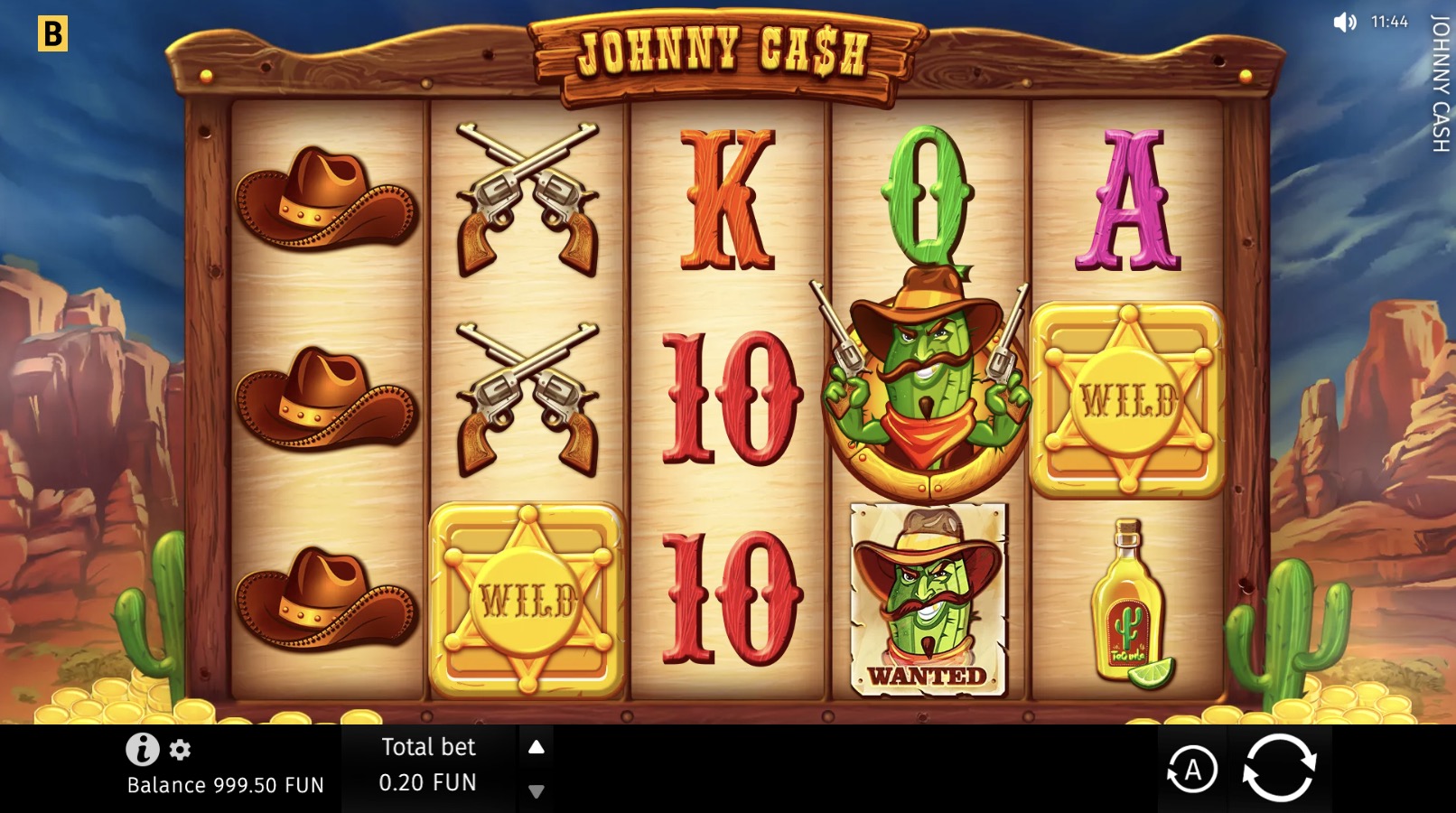The height and width of the screenshot is (813, 1456).
Task: Click the Balance display
Action: point(224,785)
